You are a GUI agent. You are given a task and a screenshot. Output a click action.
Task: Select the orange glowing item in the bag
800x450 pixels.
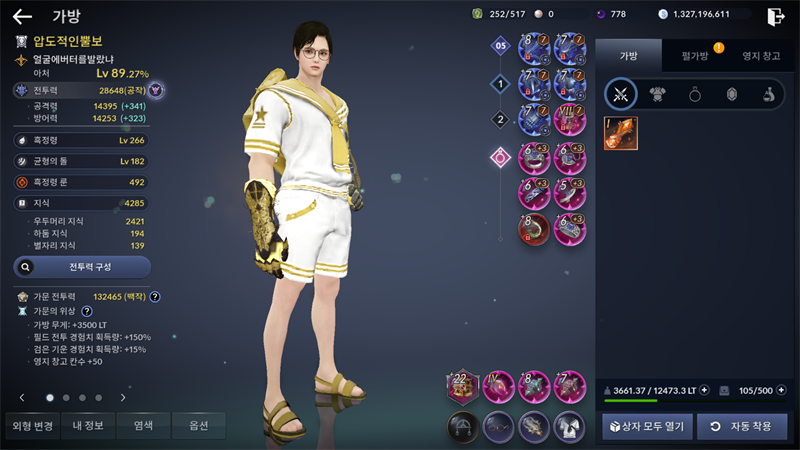click(x=621, y=134)
